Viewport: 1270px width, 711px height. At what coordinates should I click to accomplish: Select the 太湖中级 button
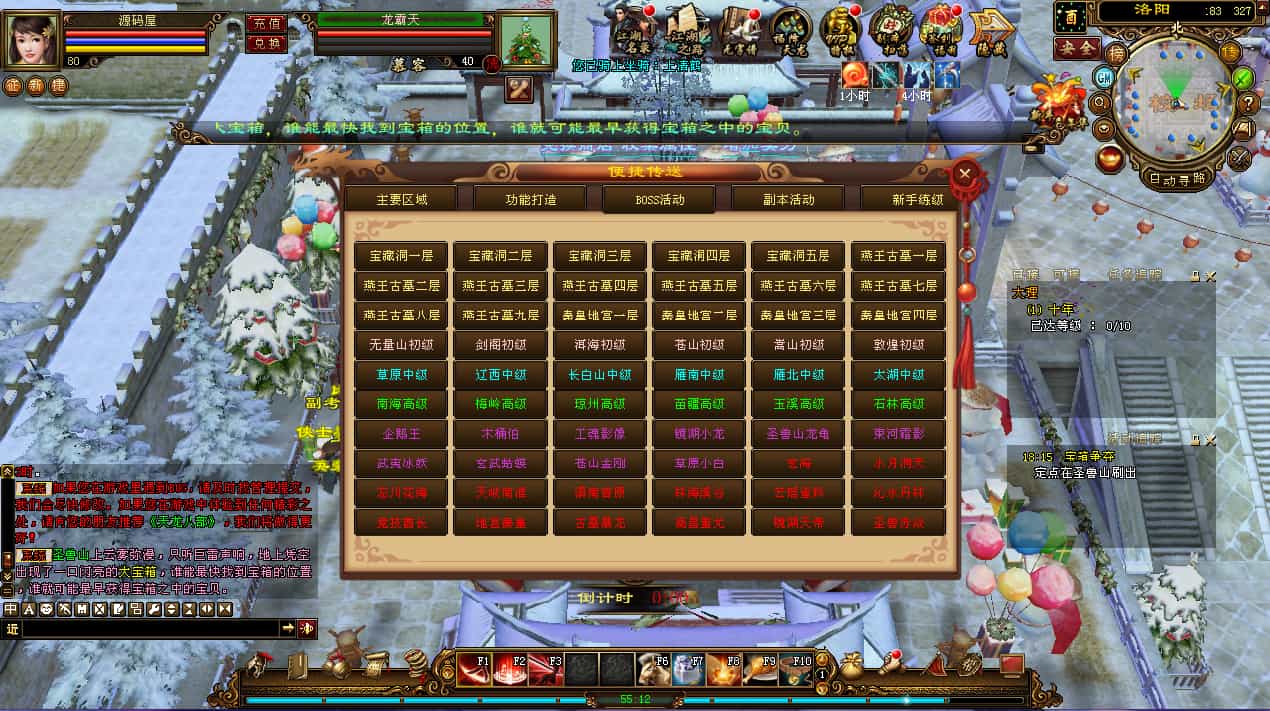898,374
